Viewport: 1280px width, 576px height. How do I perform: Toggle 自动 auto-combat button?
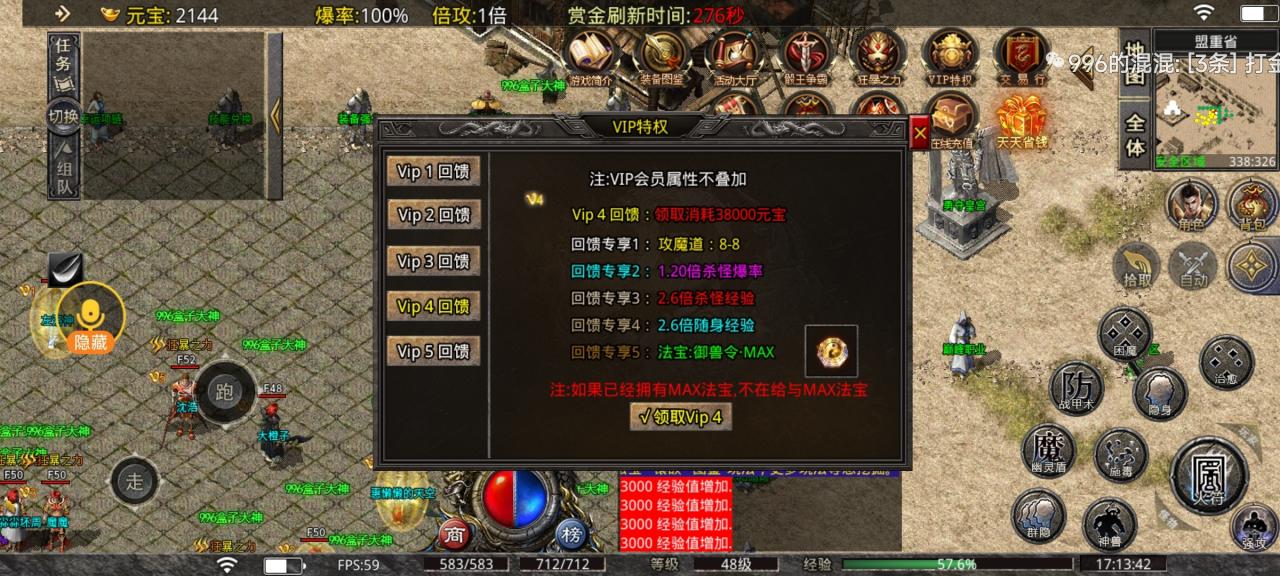(x=1193, y=265)
